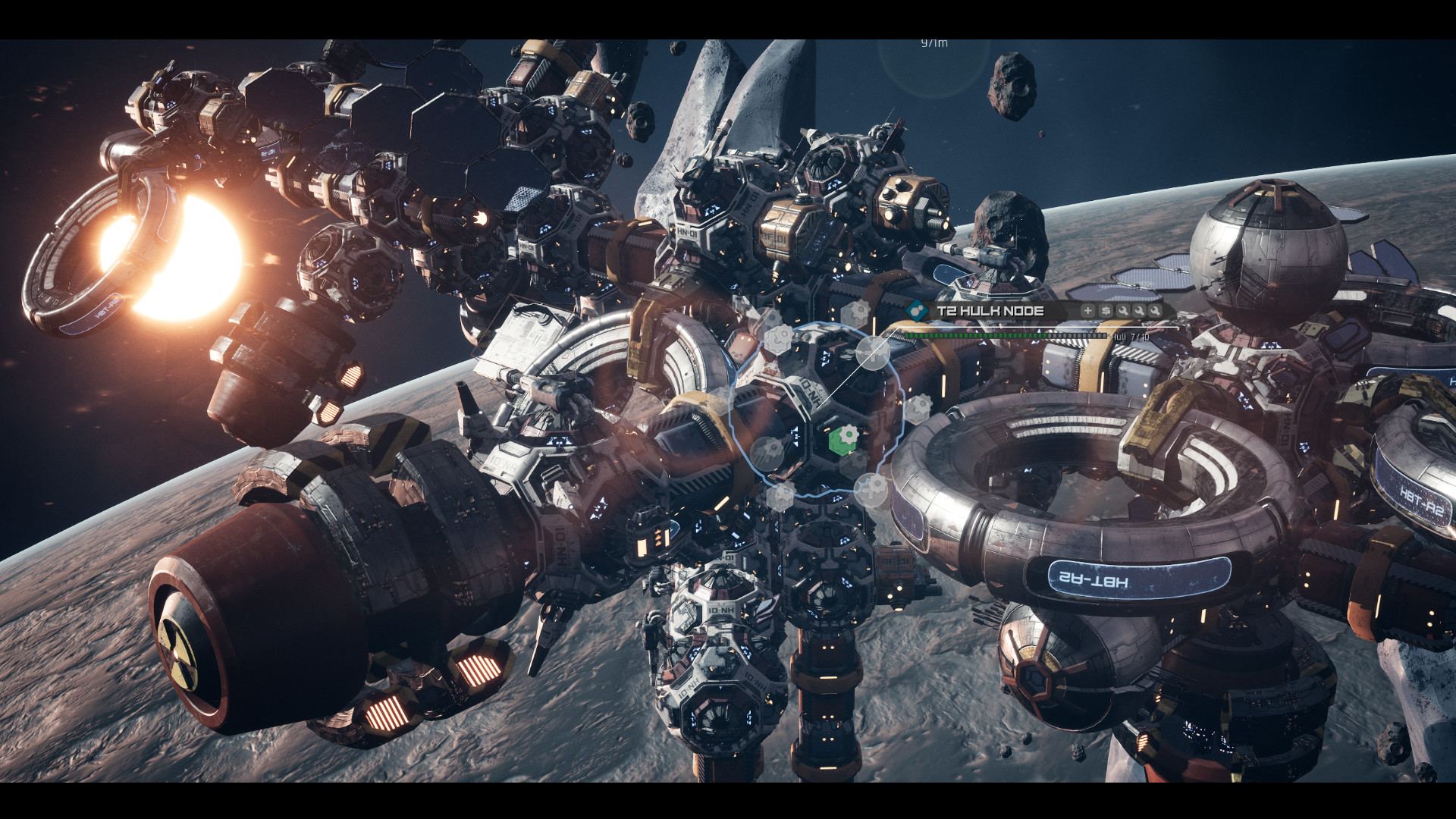Expand the node panel with the plus button
Screen dimensions: 1456x819
(1087, 310)
